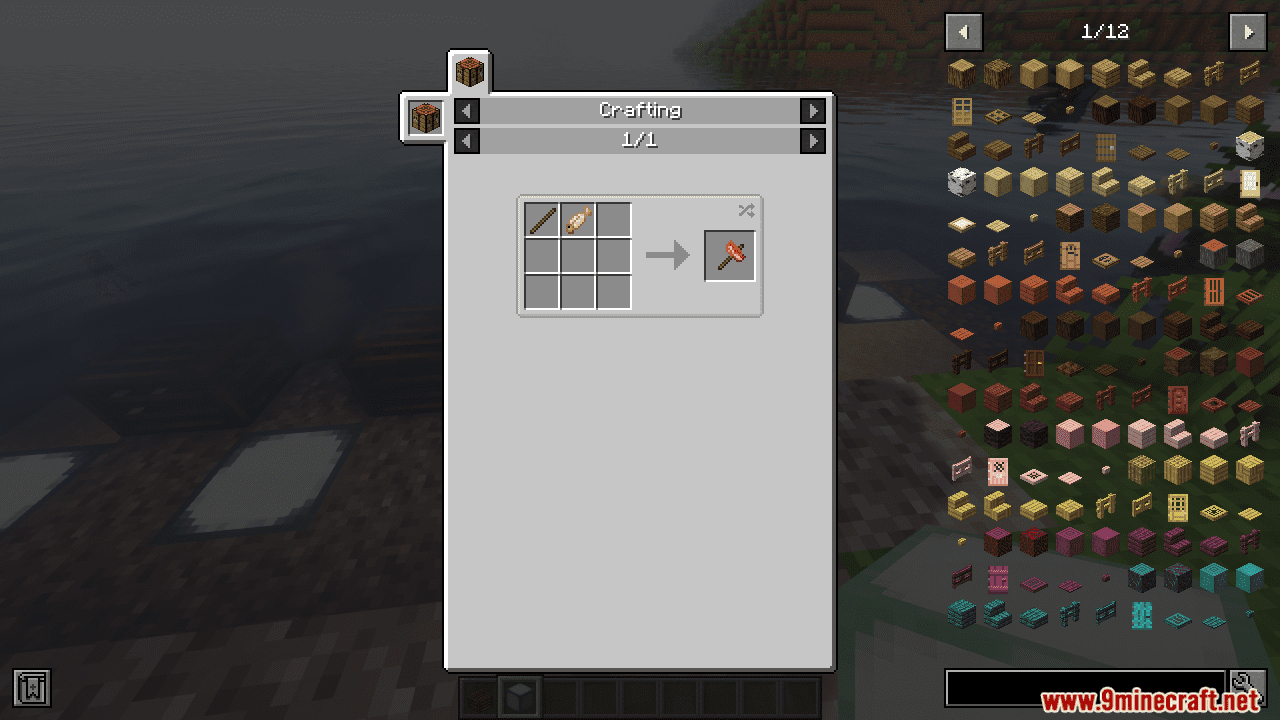Go to previous category left of Crafting title
The height and width of the screenshot is (720, 1280).
point(467,110)
